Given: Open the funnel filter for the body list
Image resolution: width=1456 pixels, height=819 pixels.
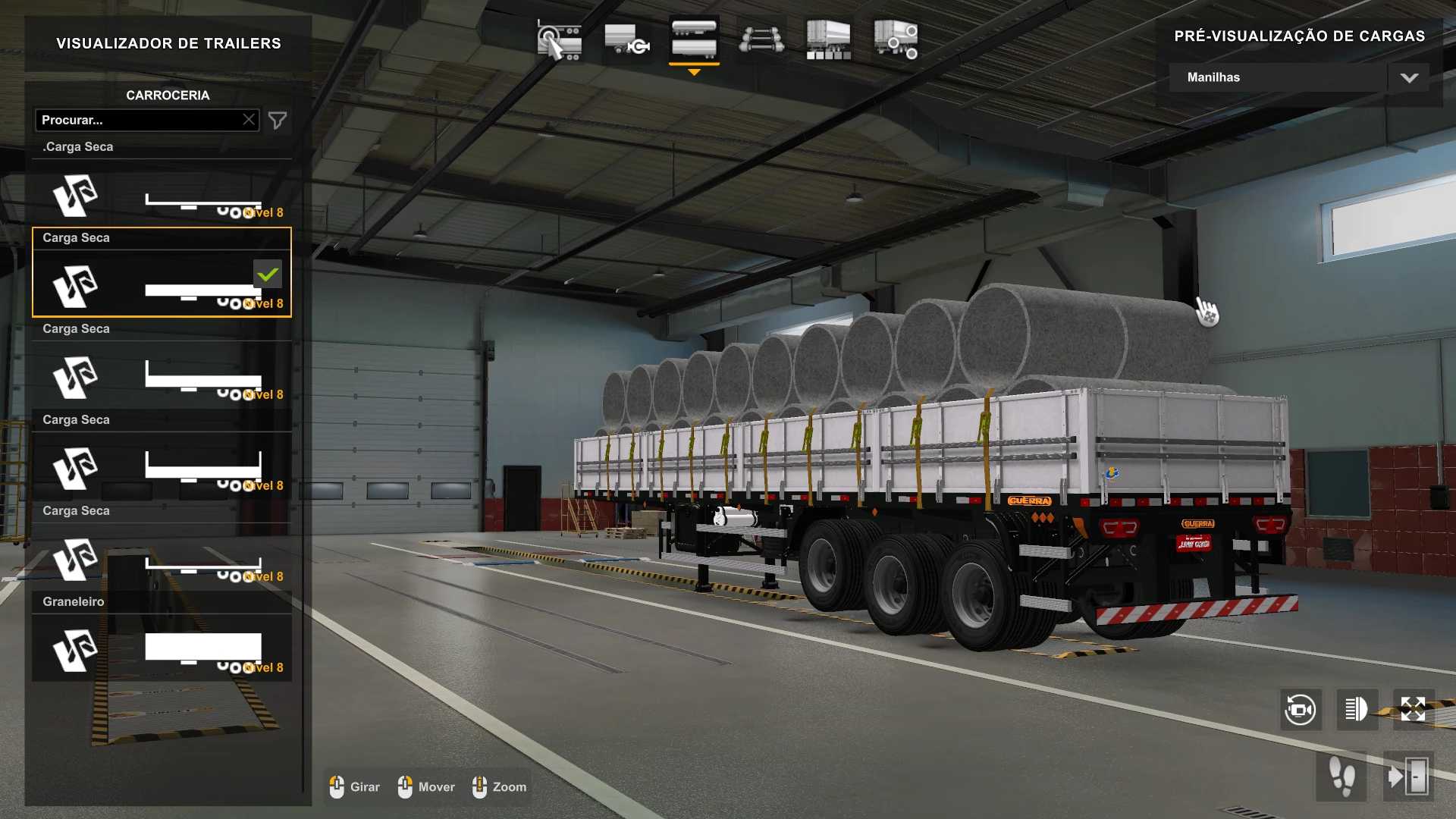Looking at the screenshot, I should pos(278,121).
